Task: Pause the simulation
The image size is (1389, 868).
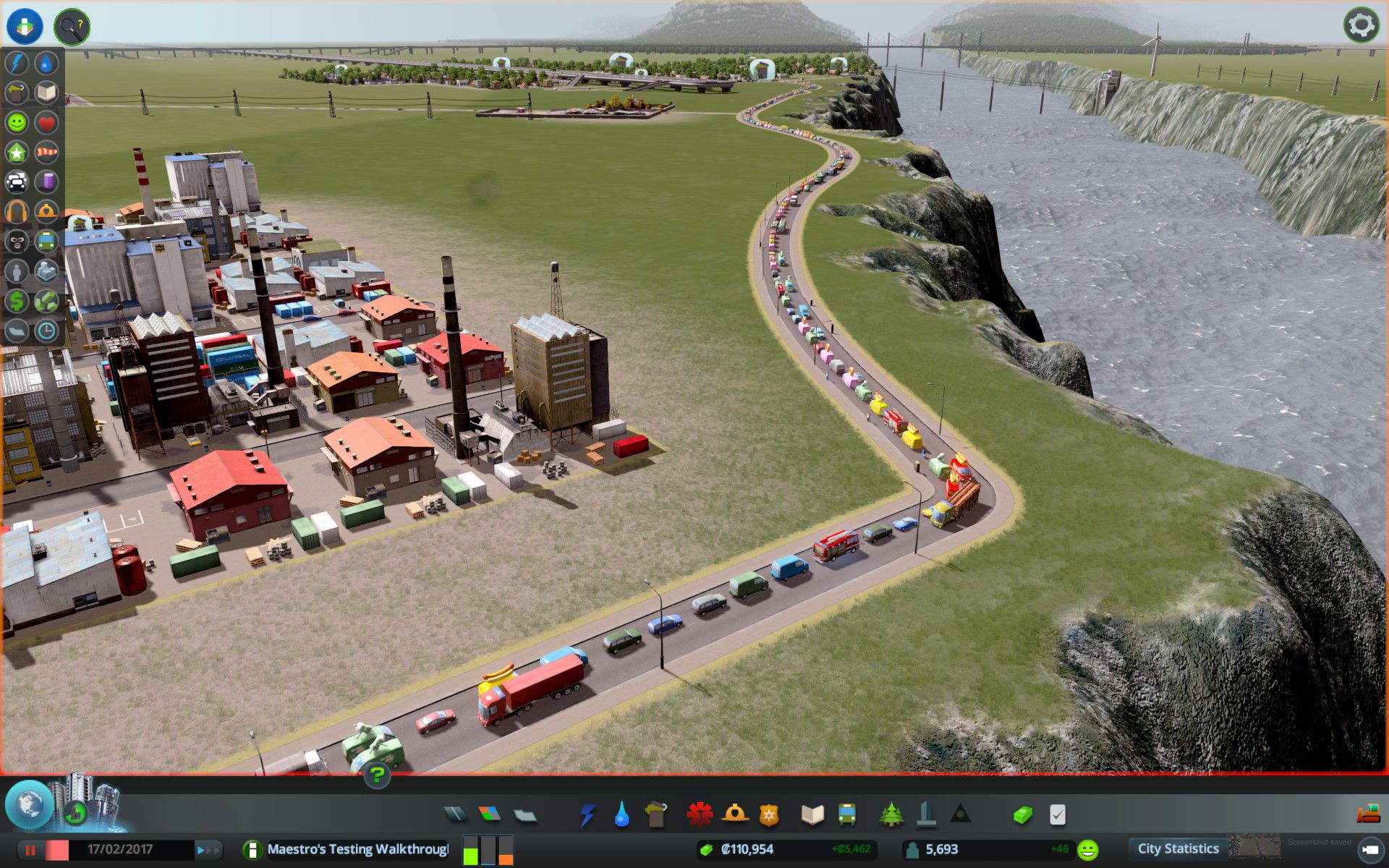Action: 30,850
